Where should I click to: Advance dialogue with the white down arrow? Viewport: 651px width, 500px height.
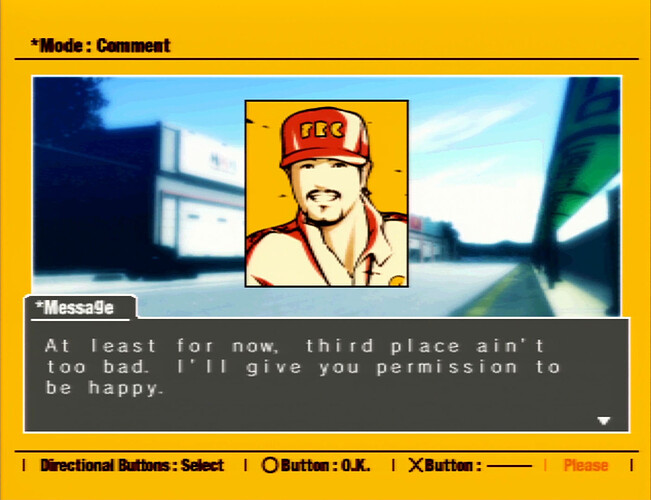coord(603,421)
